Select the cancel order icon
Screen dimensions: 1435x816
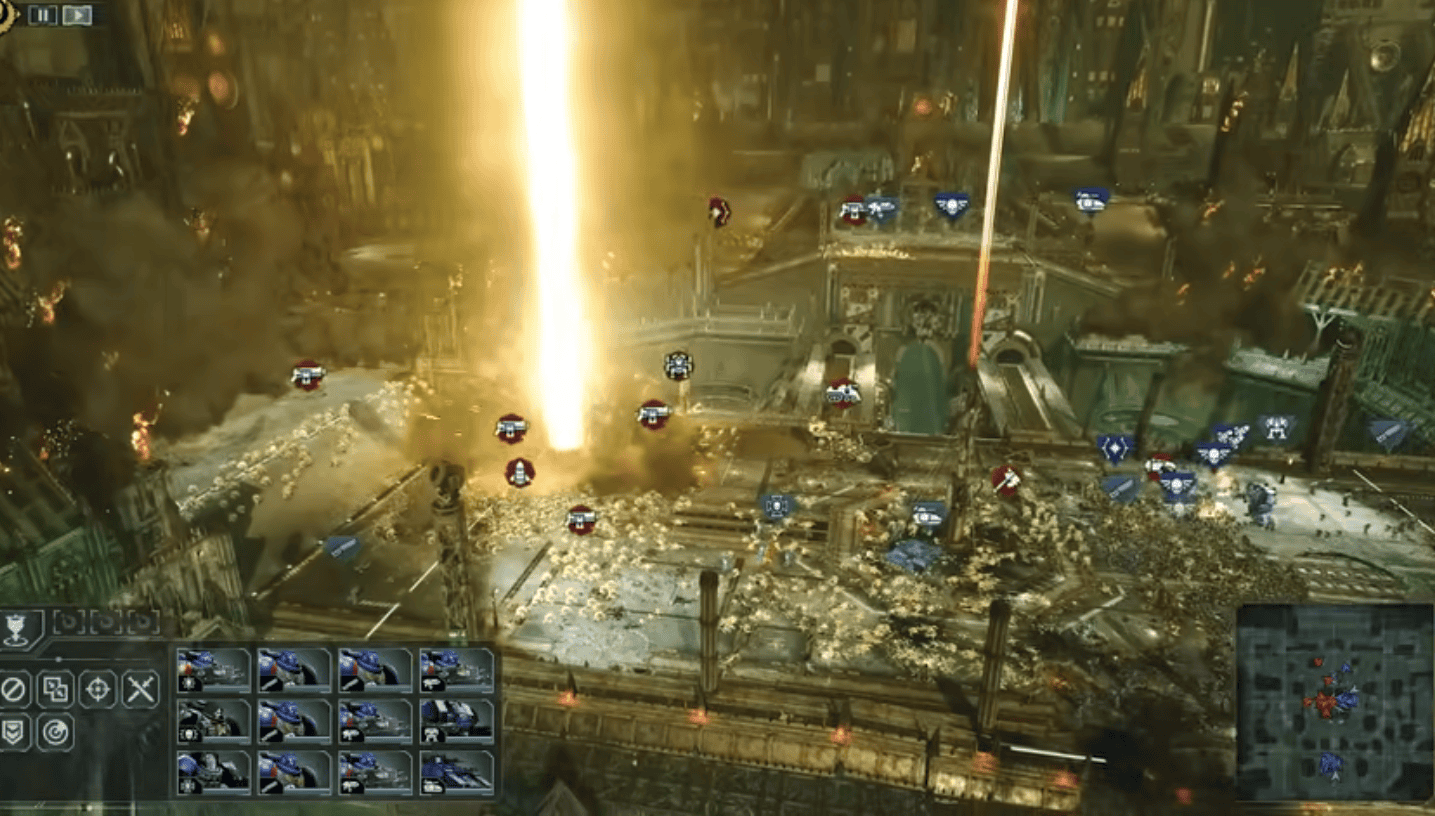[15, 689]
